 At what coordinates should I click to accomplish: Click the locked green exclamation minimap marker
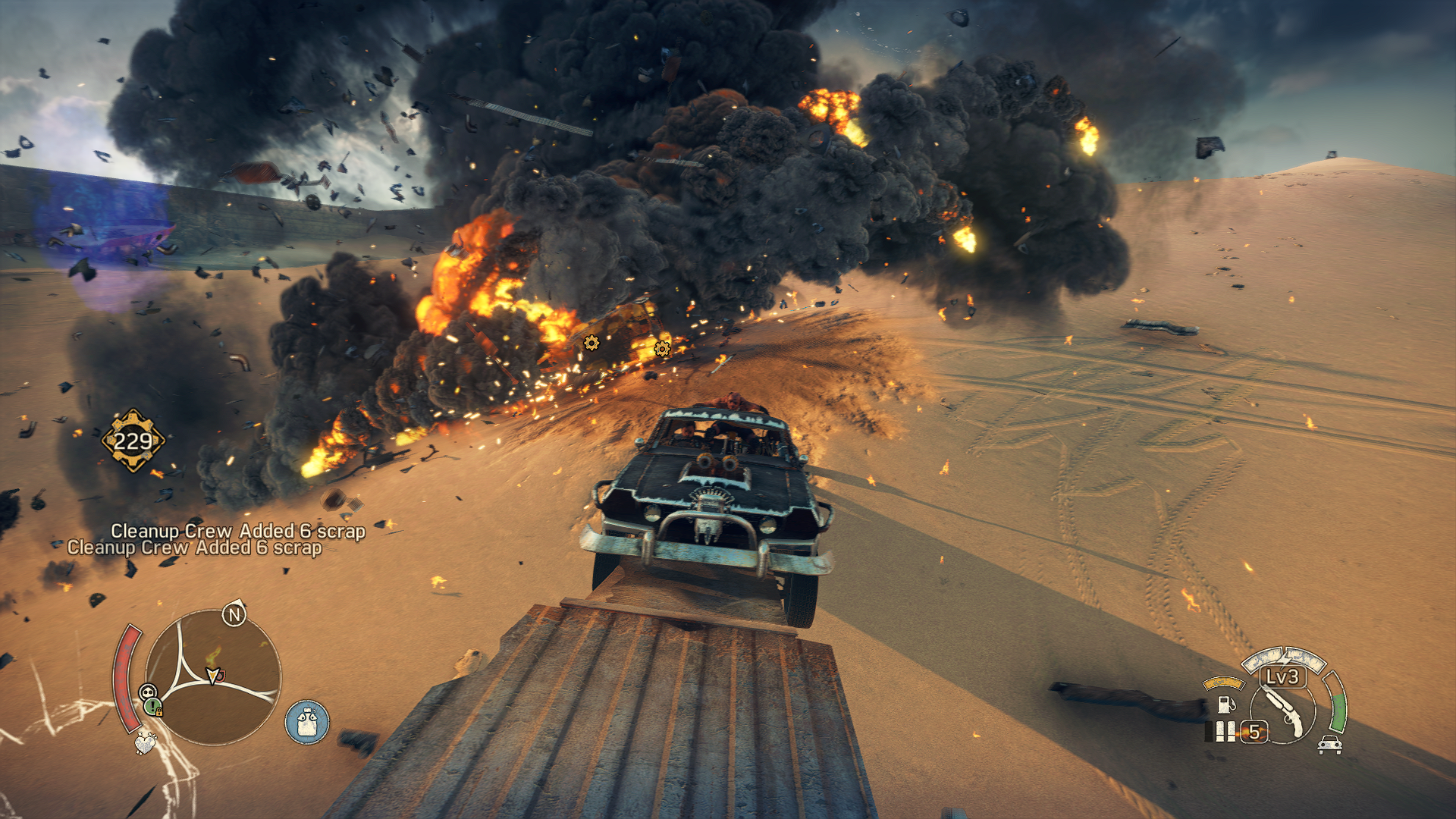pos(154,708)
